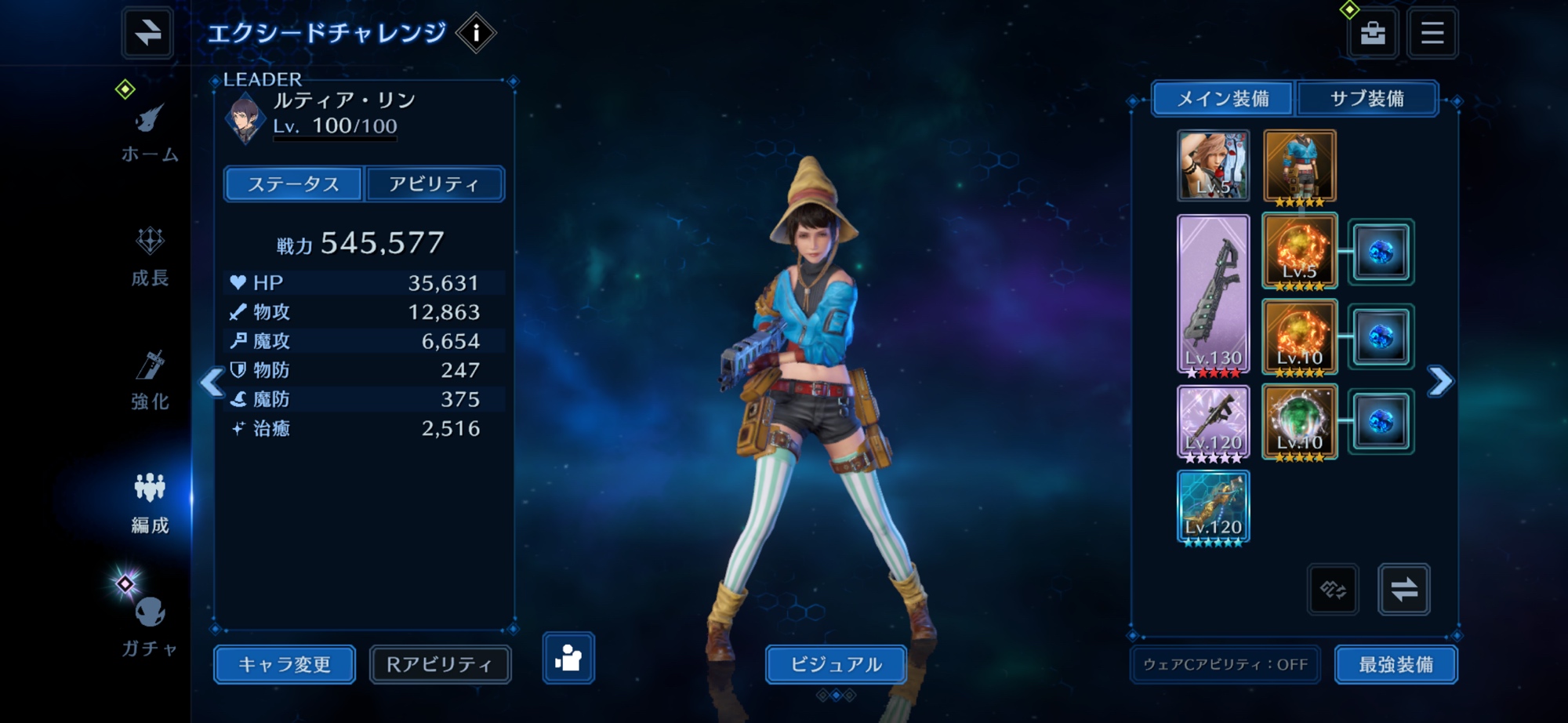Open the ビジュアル visual button
The image size is (1568, 723).
[836, 664]
